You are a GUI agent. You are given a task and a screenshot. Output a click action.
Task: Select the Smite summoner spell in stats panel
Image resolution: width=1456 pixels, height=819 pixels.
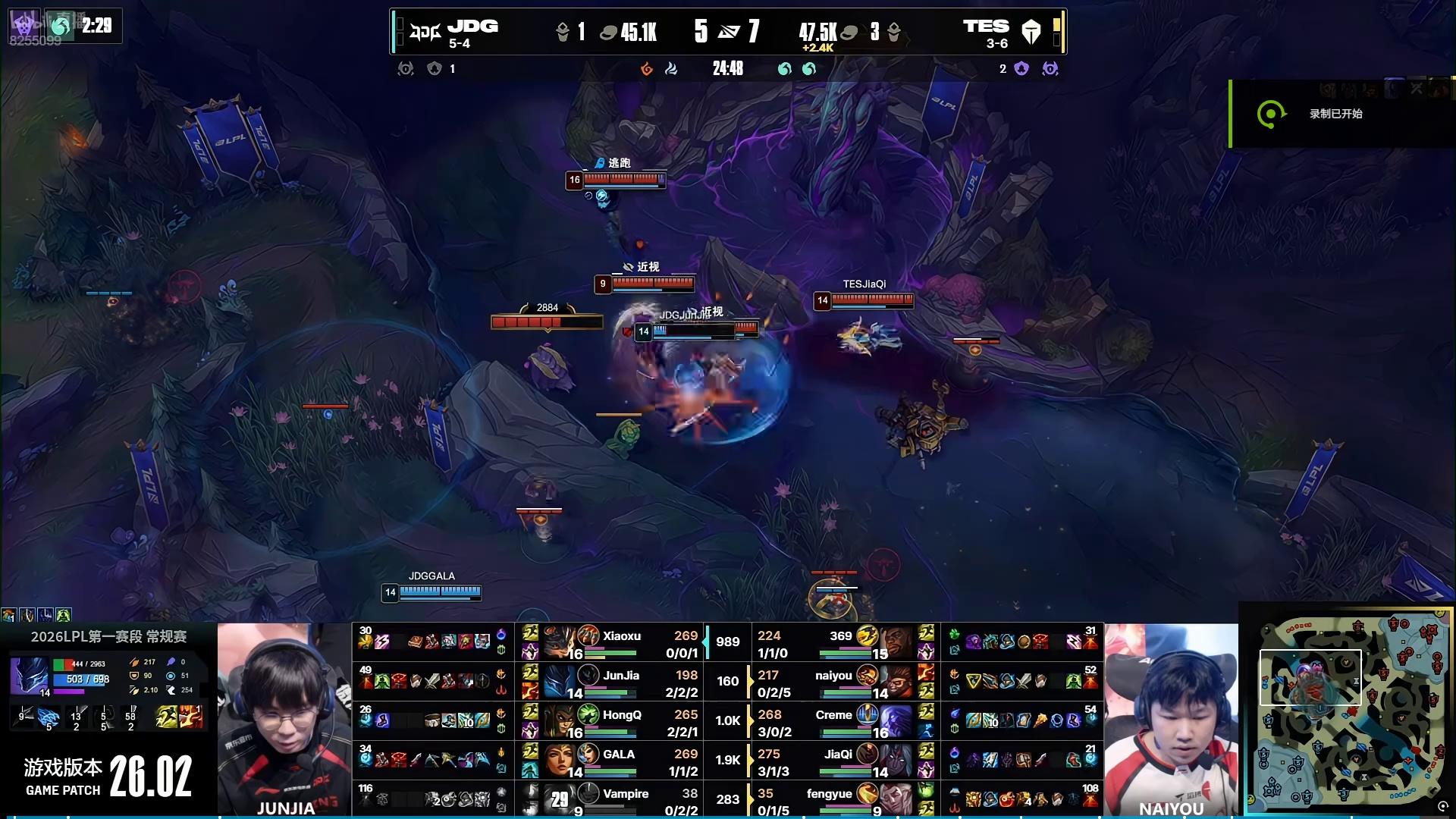tap(191, 717)
